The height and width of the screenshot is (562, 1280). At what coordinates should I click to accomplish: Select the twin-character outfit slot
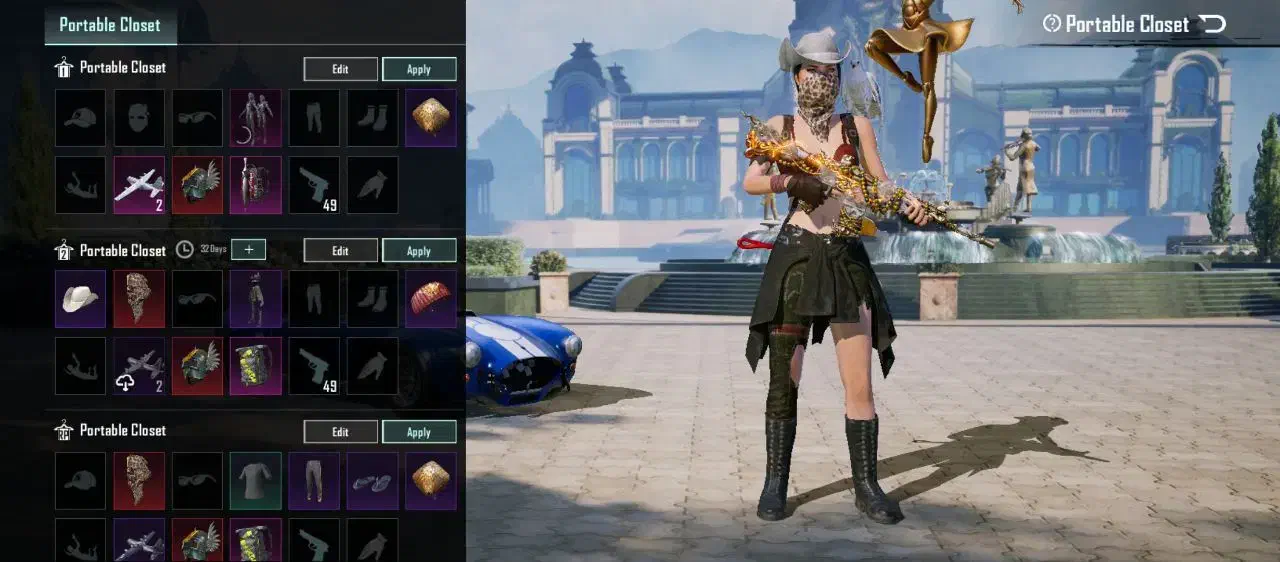(256, 118)
